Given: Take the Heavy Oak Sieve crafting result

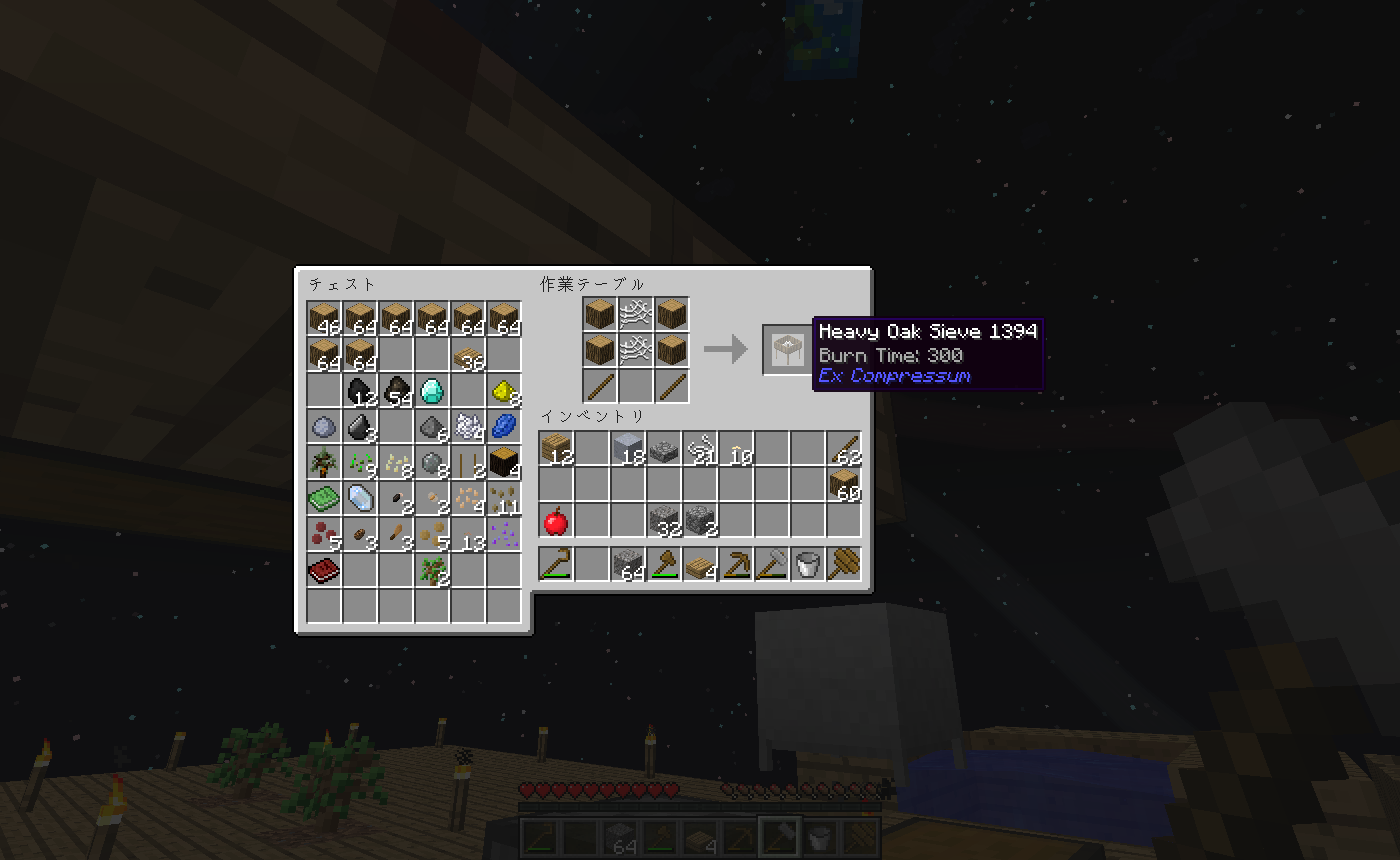Looking at the screenshot, I should pyautogui.click(x=781, y=349).
